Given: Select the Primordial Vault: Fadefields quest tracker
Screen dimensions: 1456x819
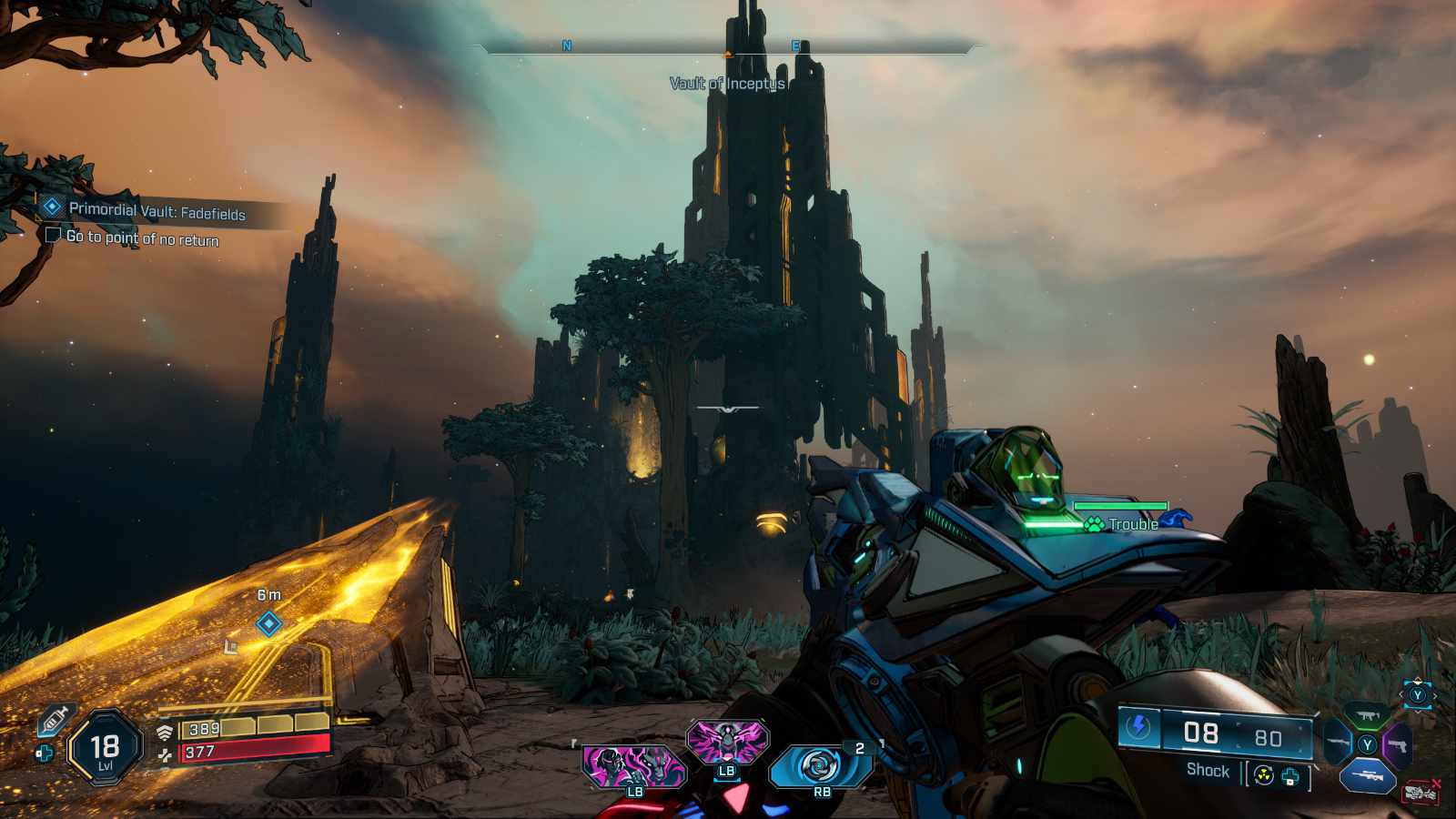Looking at the screenshot, I should (157, 211).
